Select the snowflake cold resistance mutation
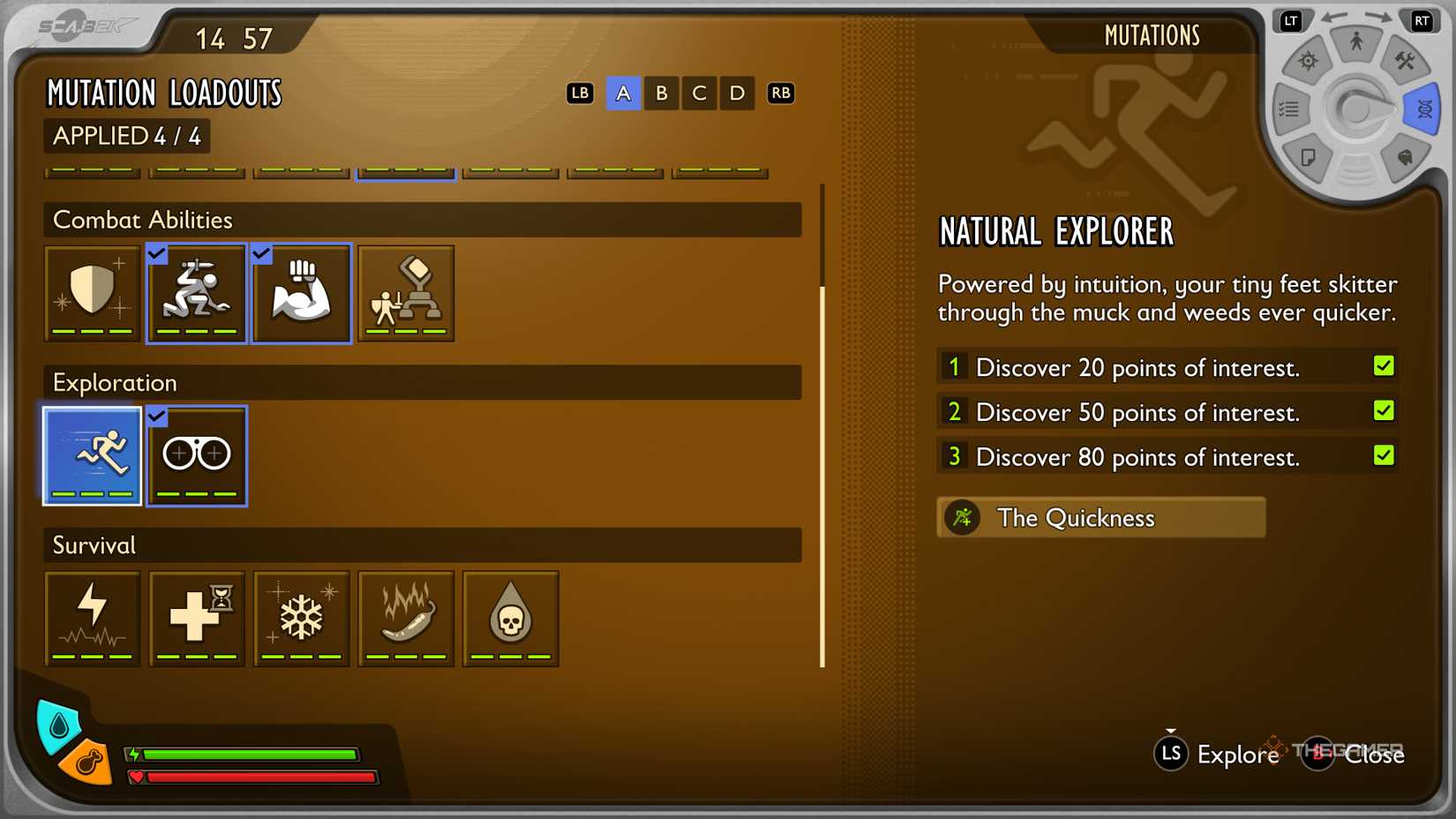This screenshot has width=1456, height=819. point(301,618)
